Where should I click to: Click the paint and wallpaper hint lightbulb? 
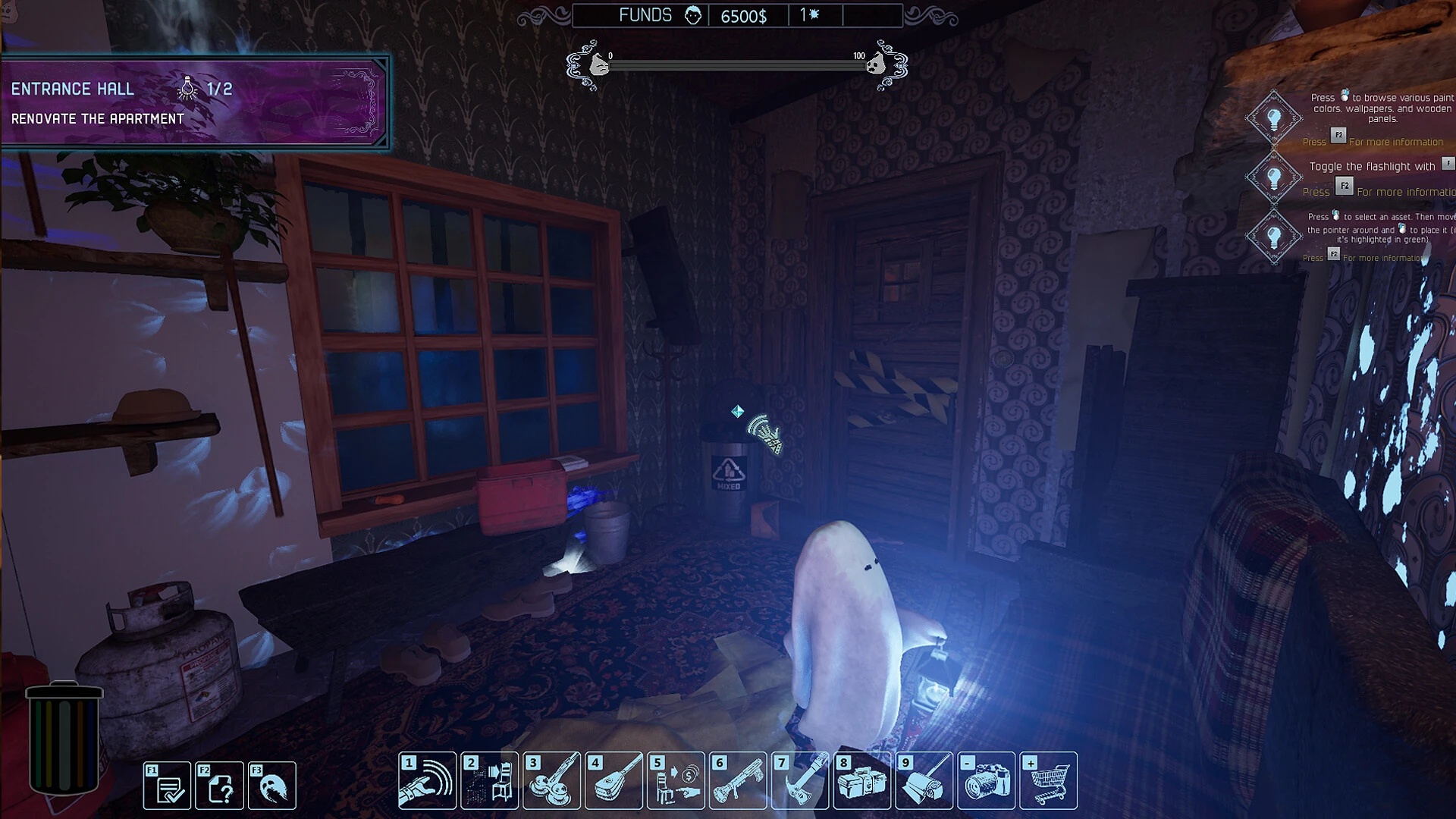(1274, 118)
